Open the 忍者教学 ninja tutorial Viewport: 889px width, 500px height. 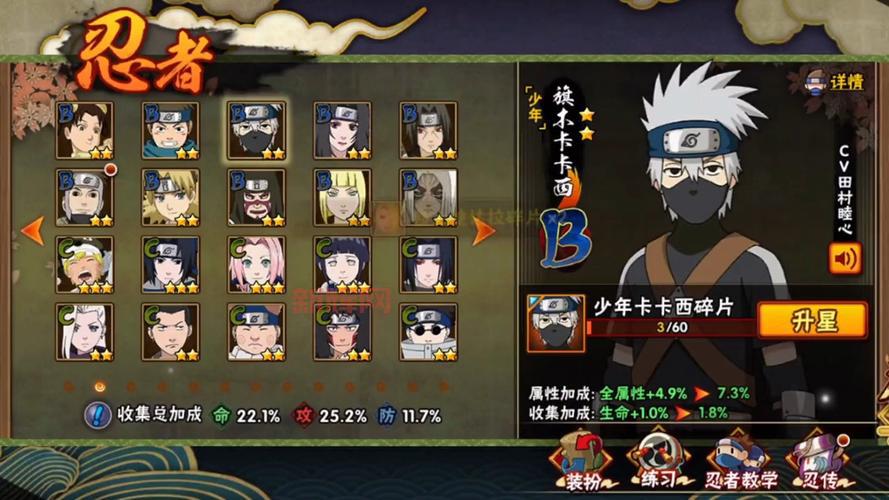[734, 459]
